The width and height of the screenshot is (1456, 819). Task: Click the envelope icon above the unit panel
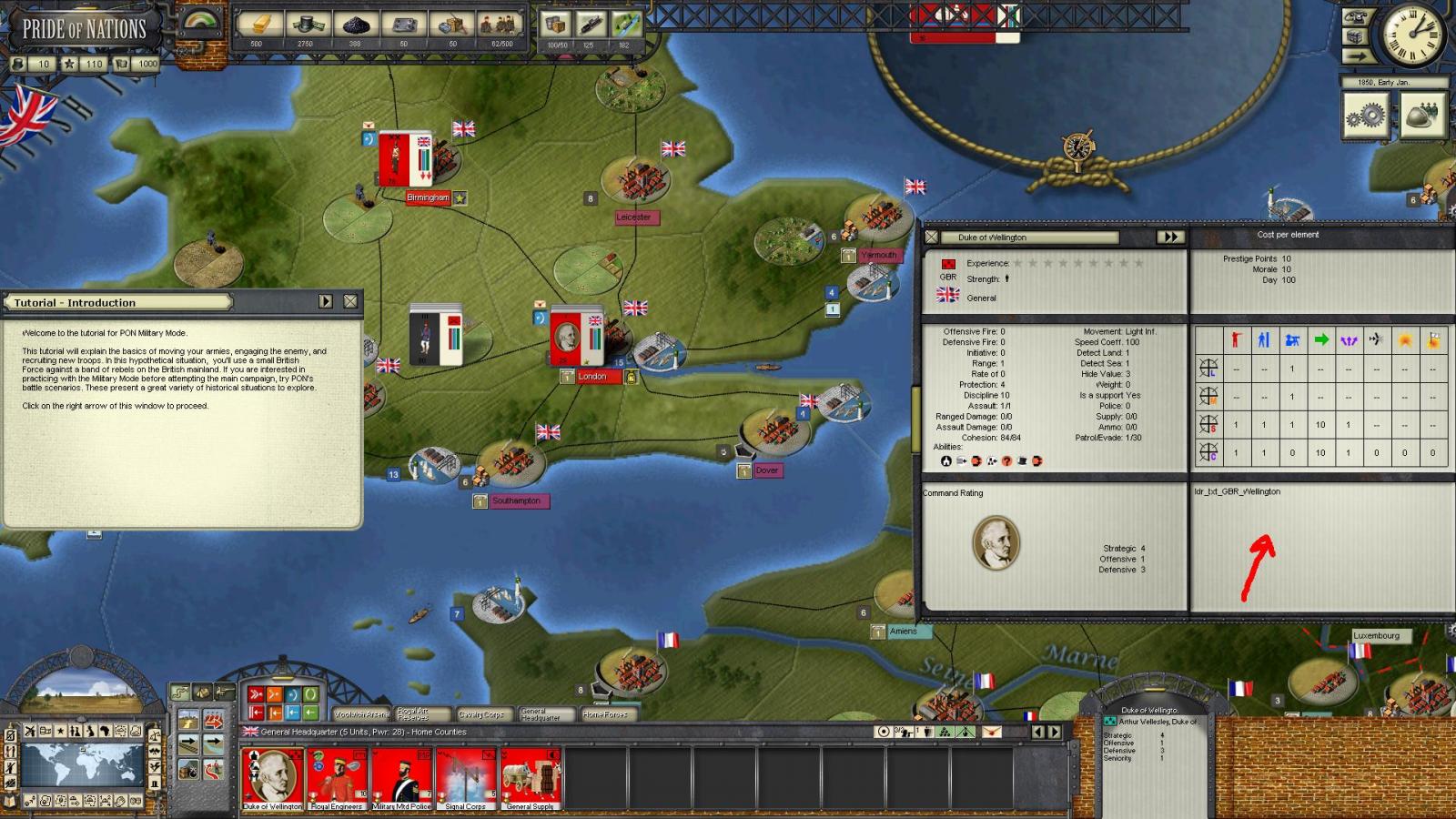pyautogui.click(x=992, y=732)
